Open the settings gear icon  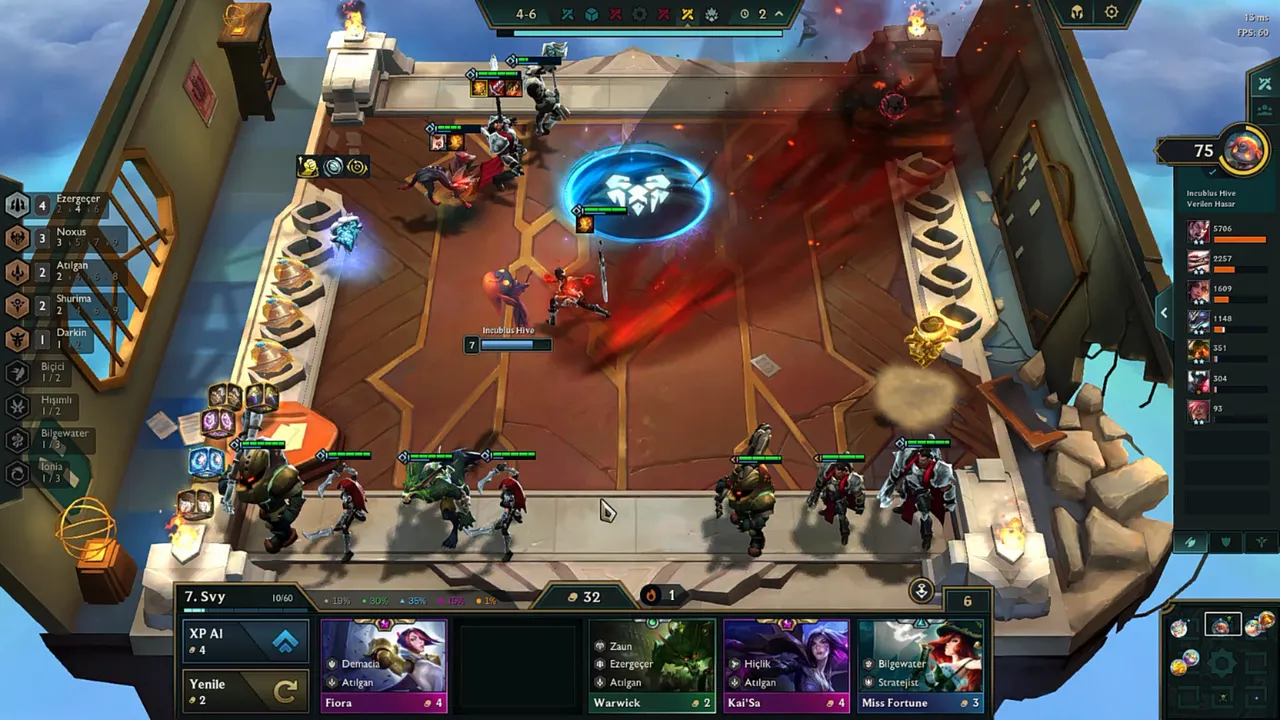[x=1111, y=13]
